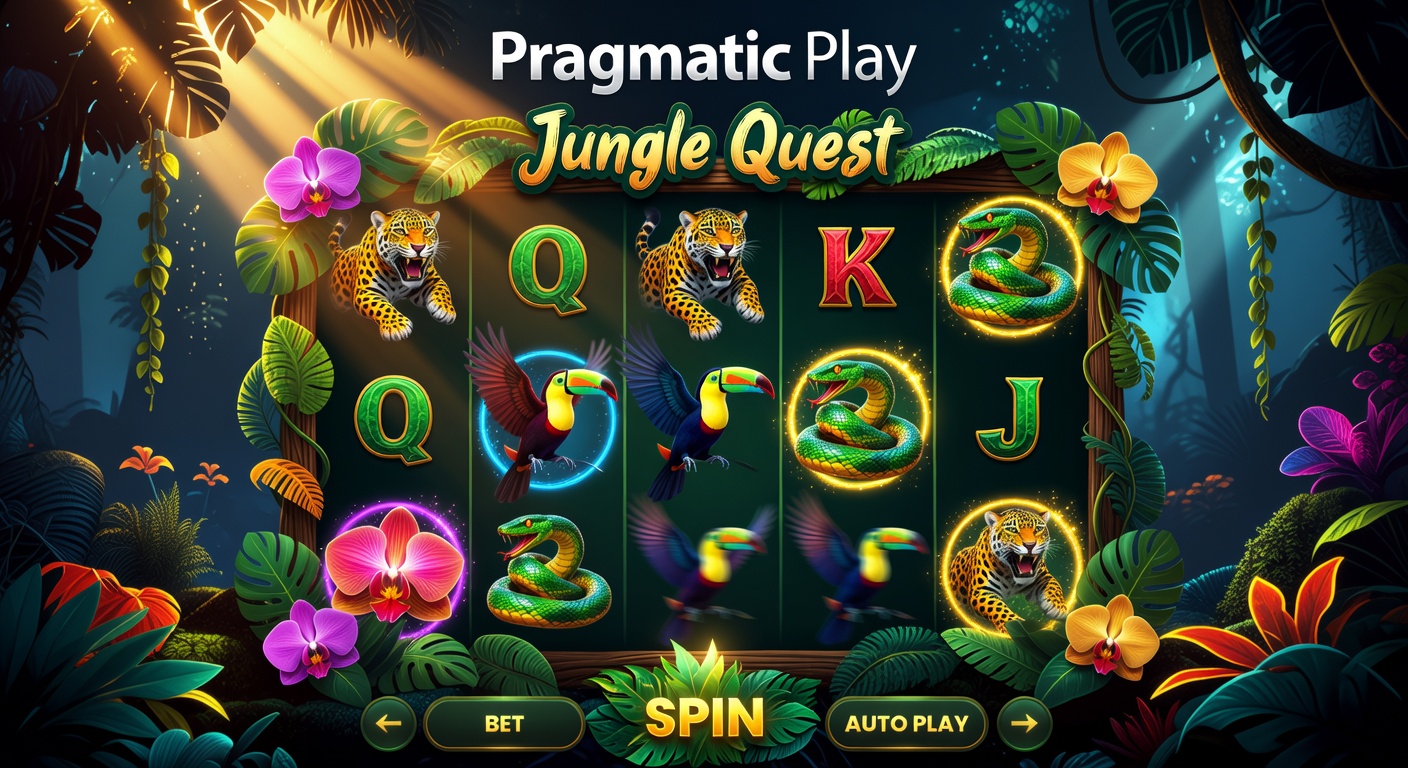1408x768 pixels.
Task: Select the flying toucan on reel three
Action: (700, 415)
